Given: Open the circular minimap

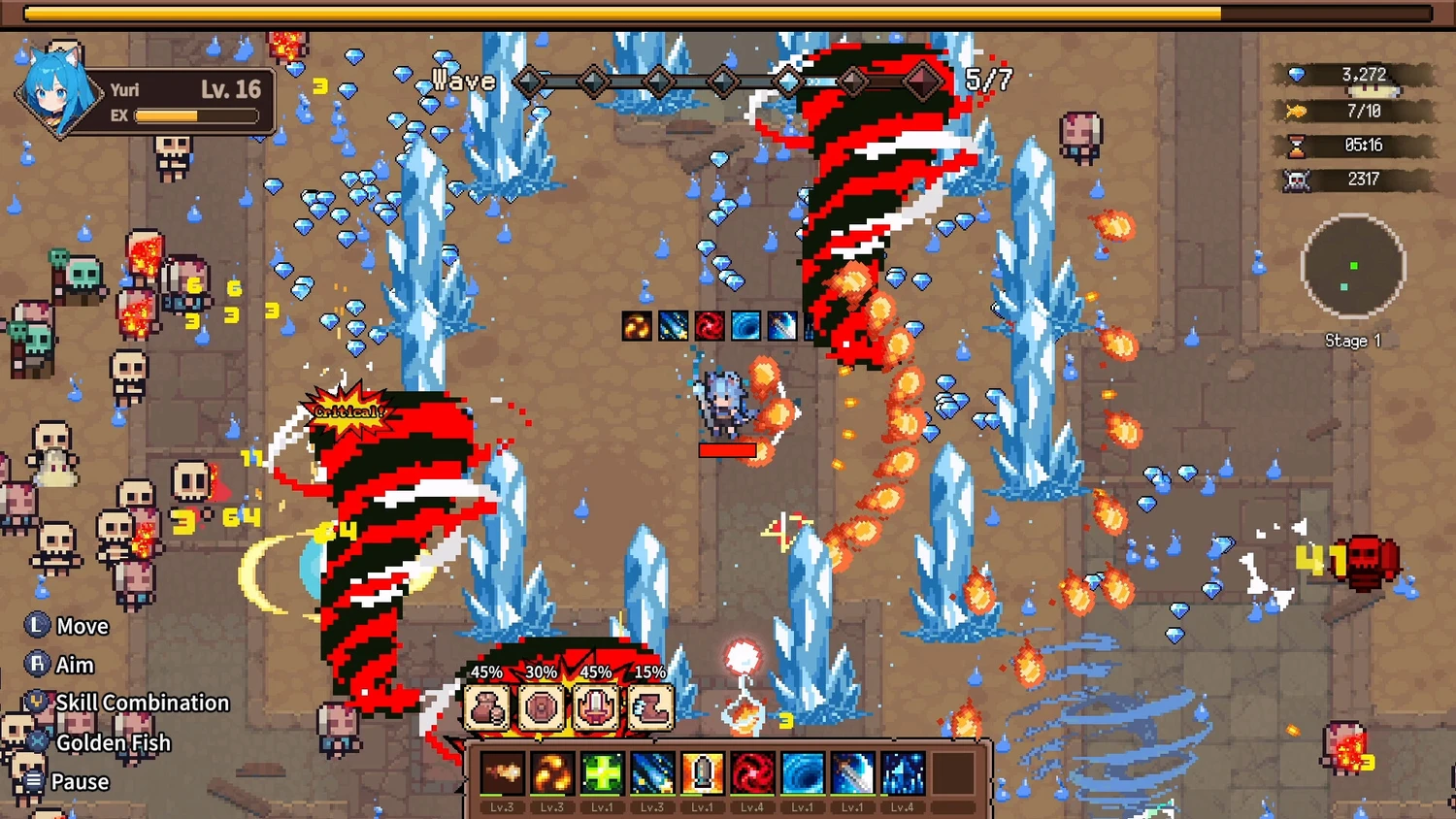Looking at the screenshot, I should (1352, 267).
